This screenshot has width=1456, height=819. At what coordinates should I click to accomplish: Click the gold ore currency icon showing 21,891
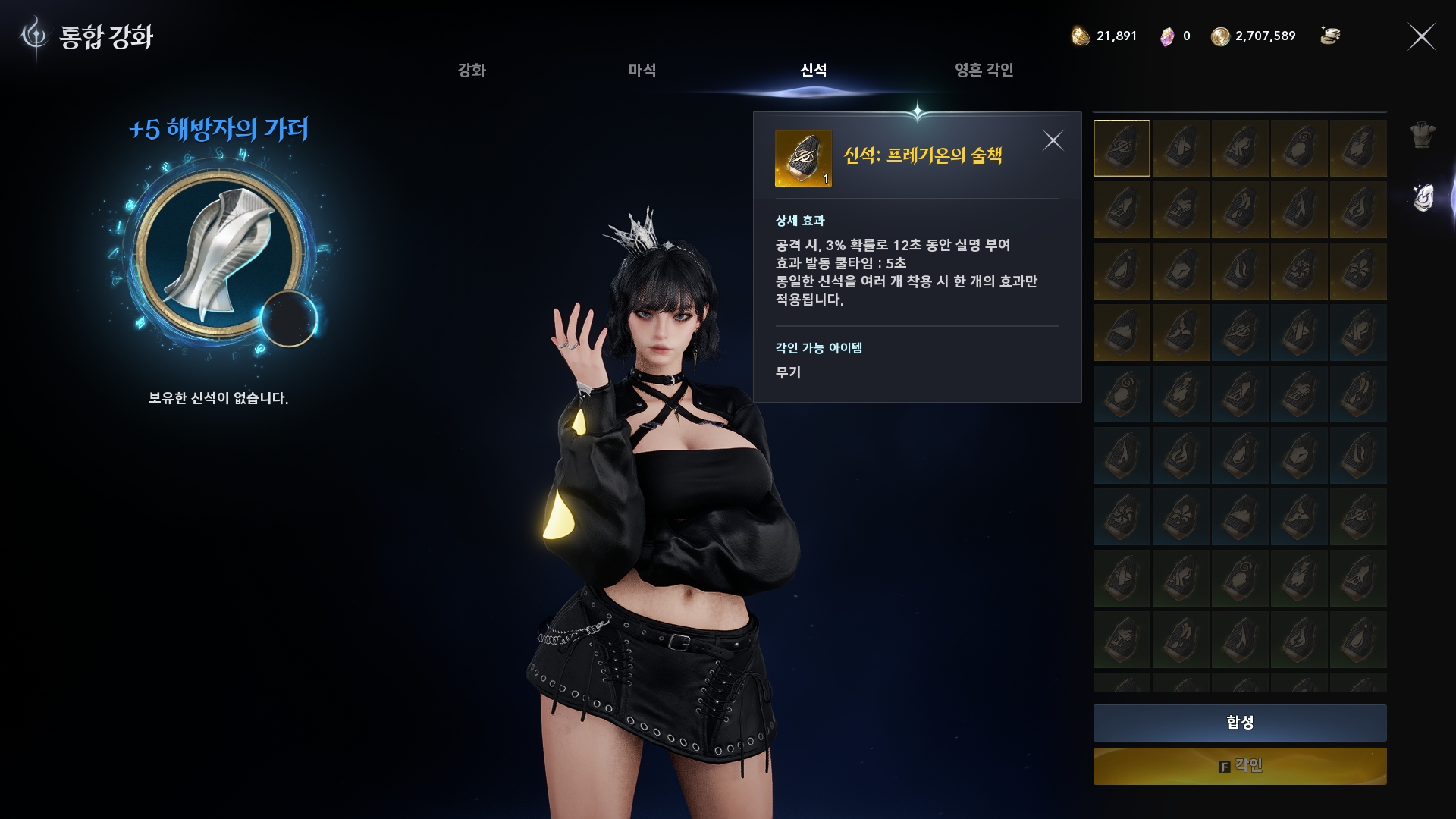click(1080, 36)
